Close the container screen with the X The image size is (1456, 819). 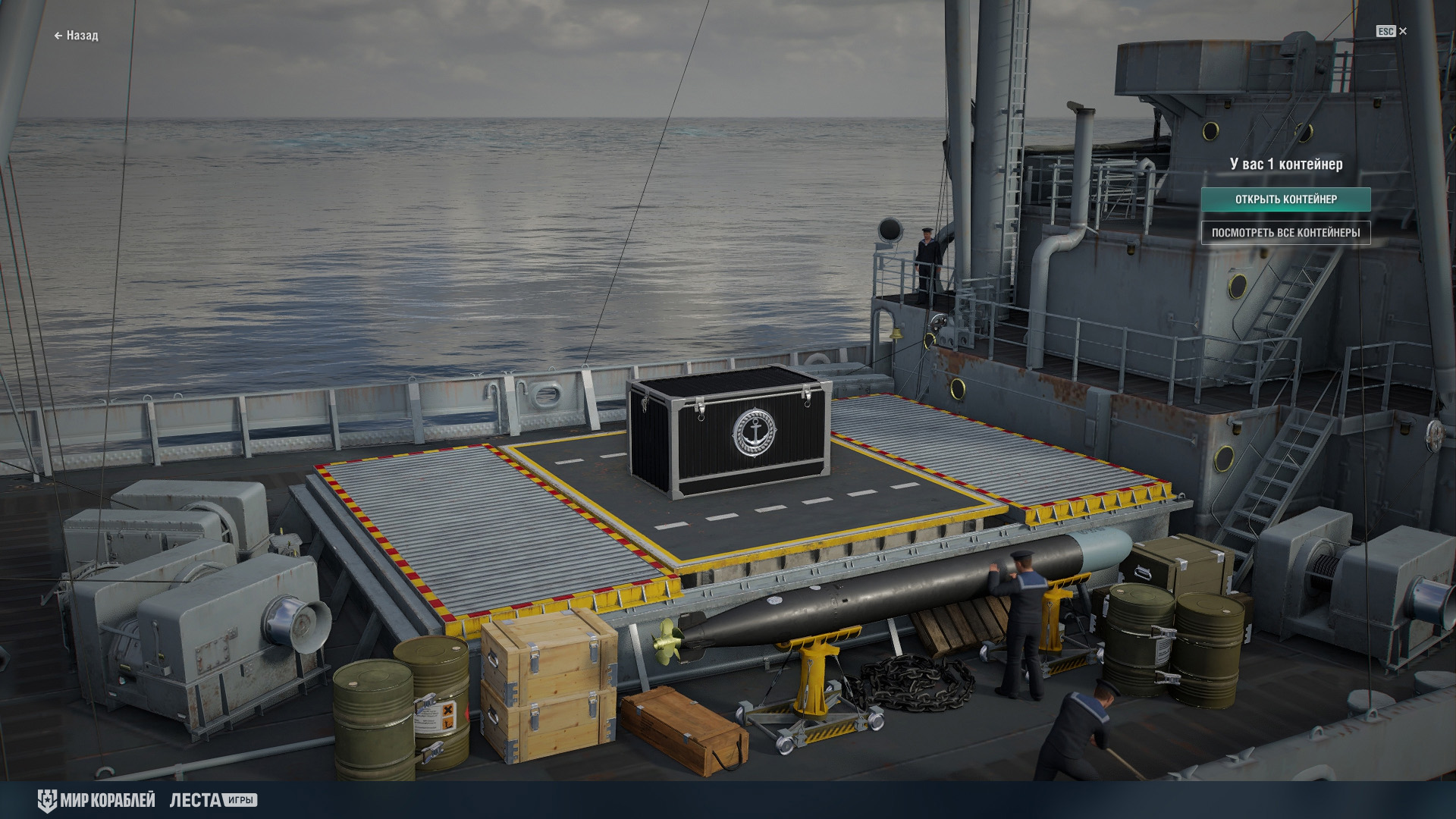pyautogui.click(x=1402, y=31)
